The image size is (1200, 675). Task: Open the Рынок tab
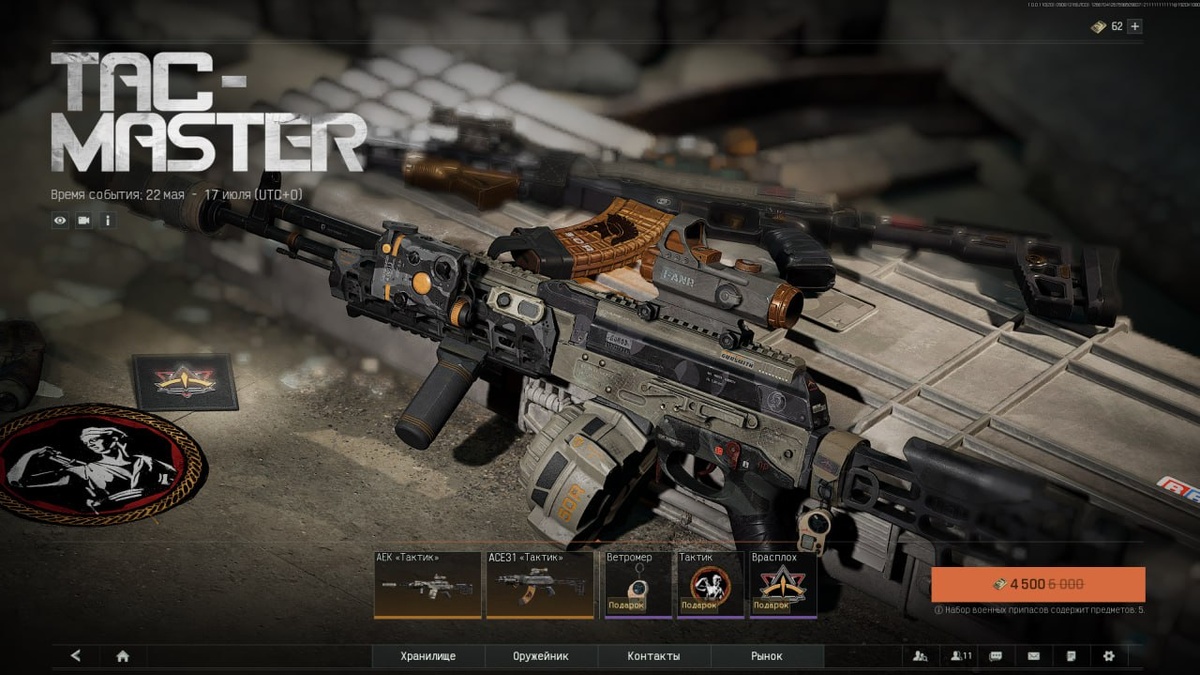(767, 656)
